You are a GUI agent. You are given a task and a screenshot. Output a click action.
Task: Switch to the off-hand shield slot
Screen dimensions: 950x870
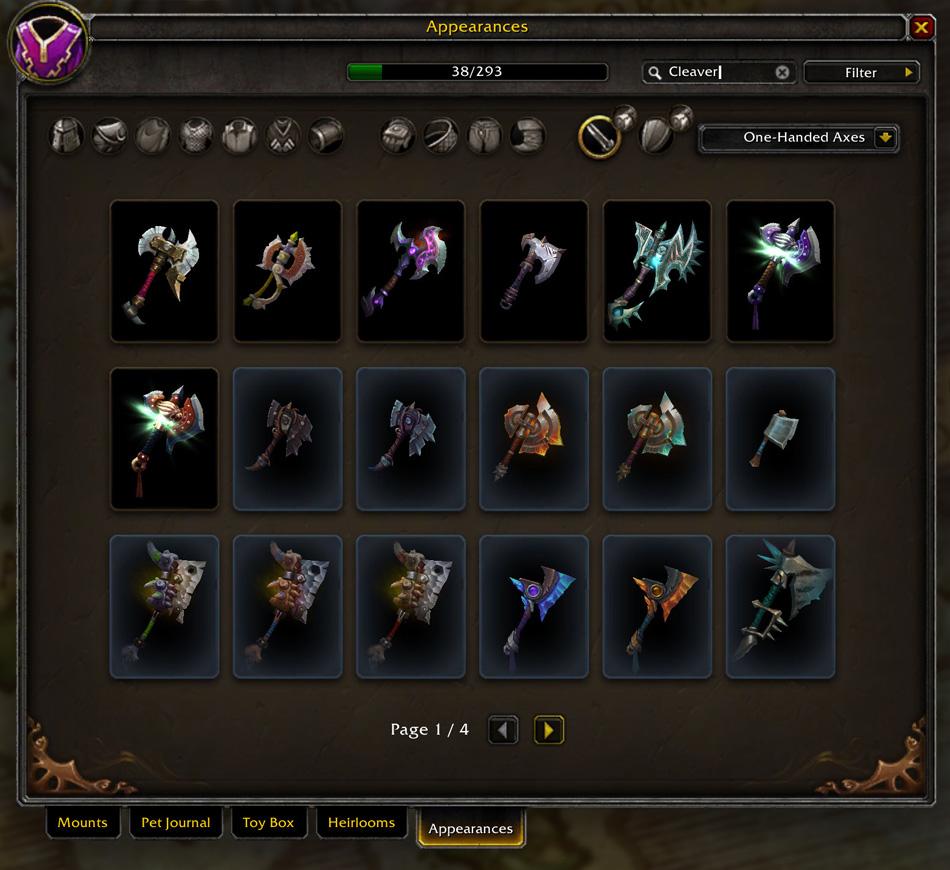pyautogui.click(x=655, y=136)
